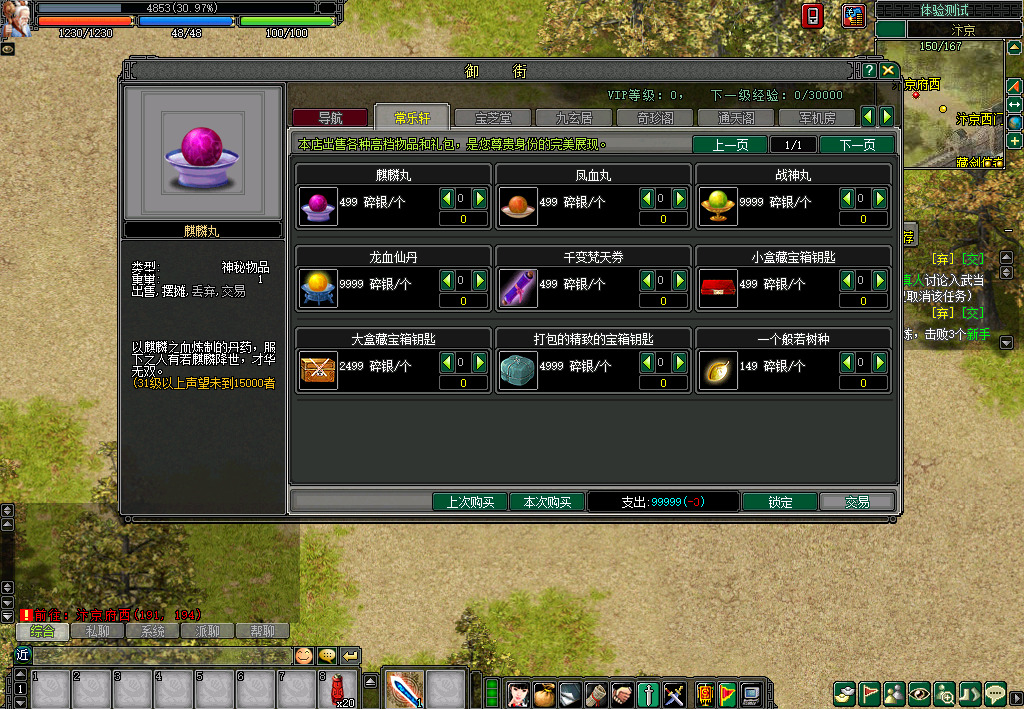Choose the 龙血仙丹 item icon

pyautogui.click(x=318, y=288)
